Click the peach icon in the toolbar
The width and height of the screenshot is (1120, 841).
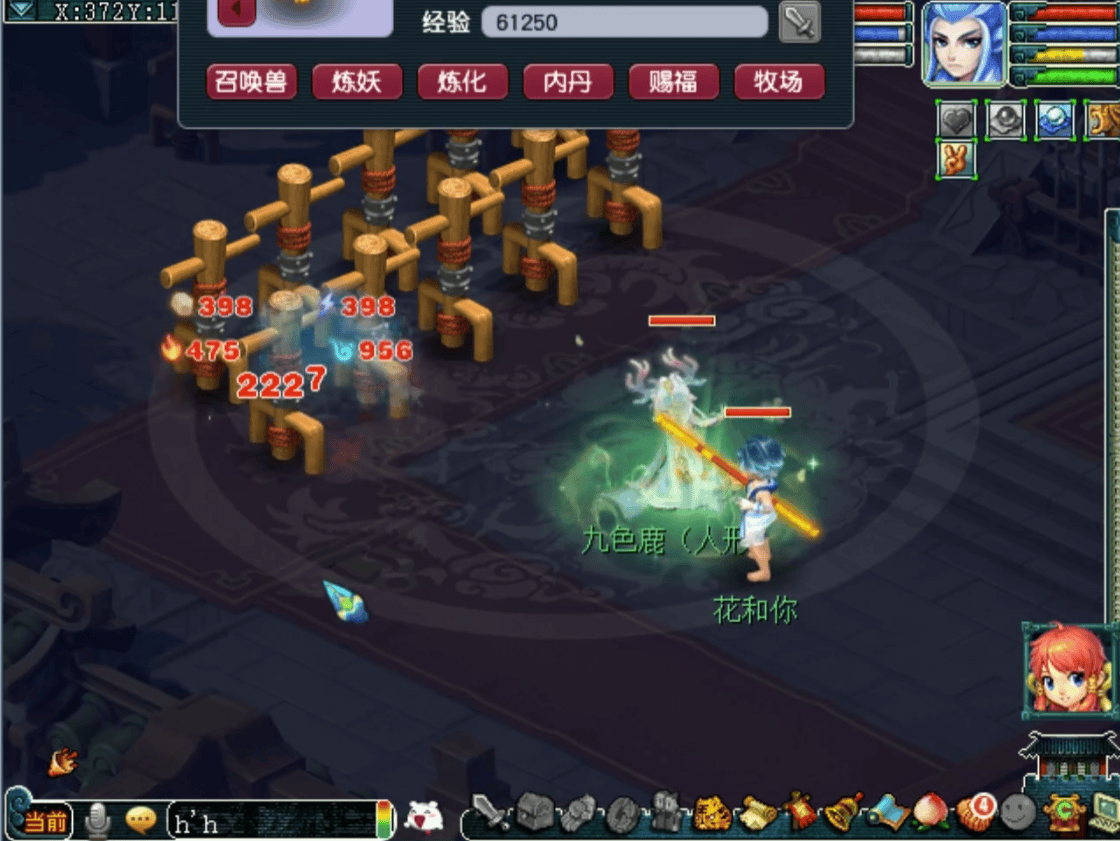pyautogui.click(x=932, y=814)
